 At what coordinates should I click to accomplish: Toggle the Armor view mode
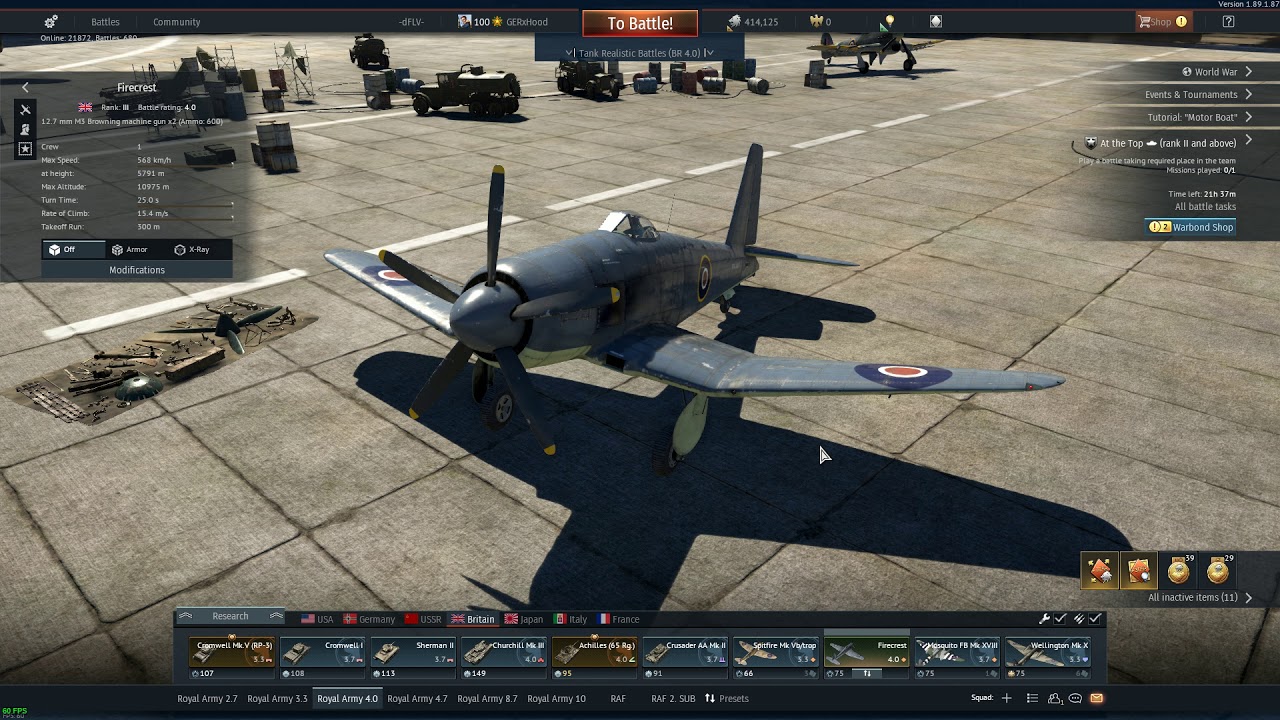tap(130, 250)
